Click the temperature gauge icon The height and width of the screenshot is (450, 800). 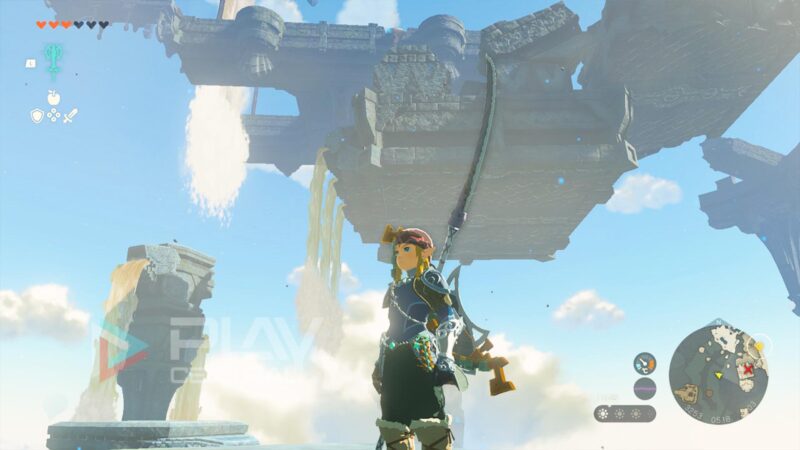645,363
